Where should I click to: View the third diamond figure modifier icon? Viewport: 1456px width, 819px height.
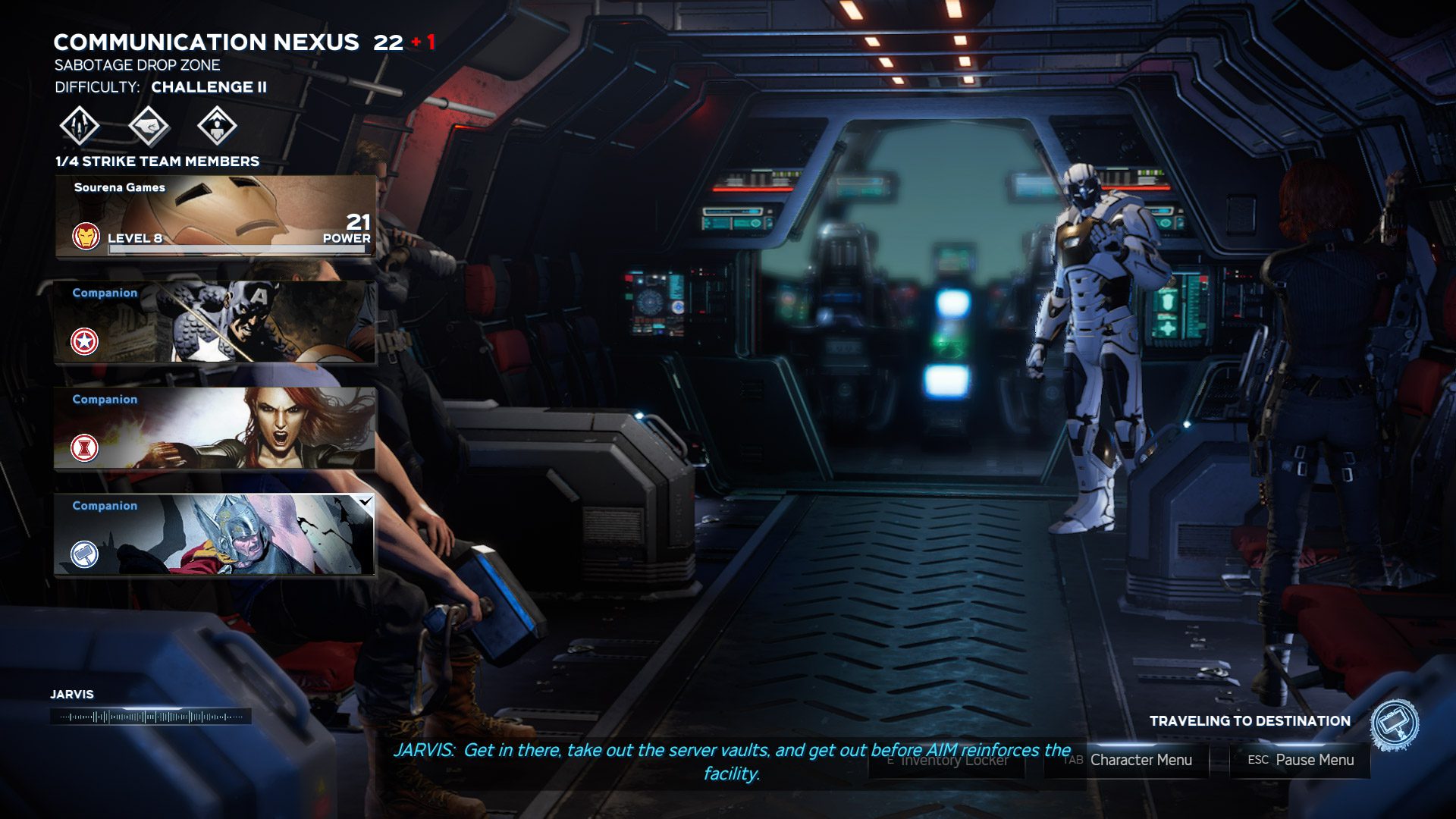coord(217,125)
